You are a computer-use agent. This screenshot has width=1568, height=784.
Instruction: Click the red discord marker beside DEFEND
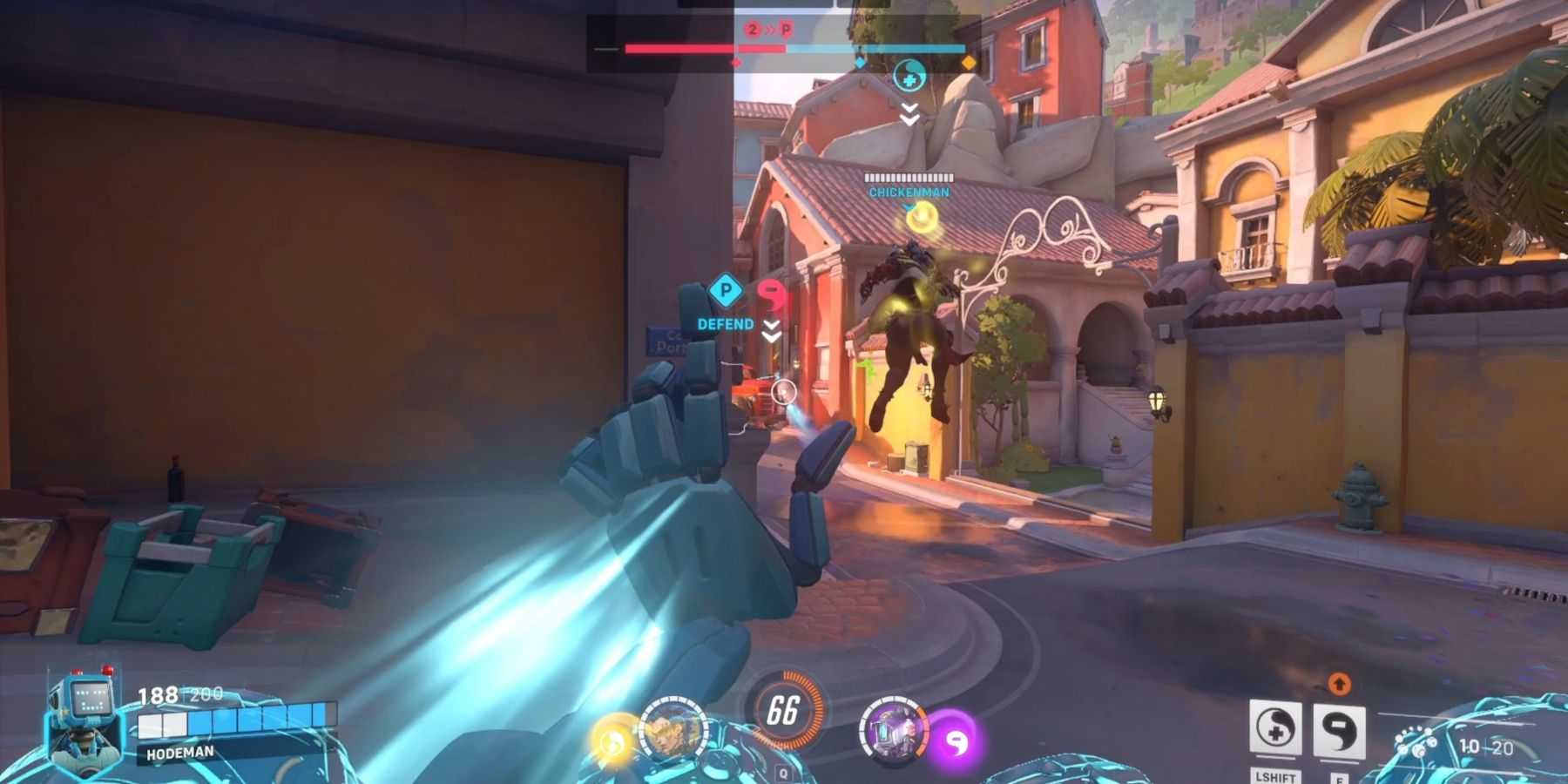pyautogui.click(x=771, y=294)
